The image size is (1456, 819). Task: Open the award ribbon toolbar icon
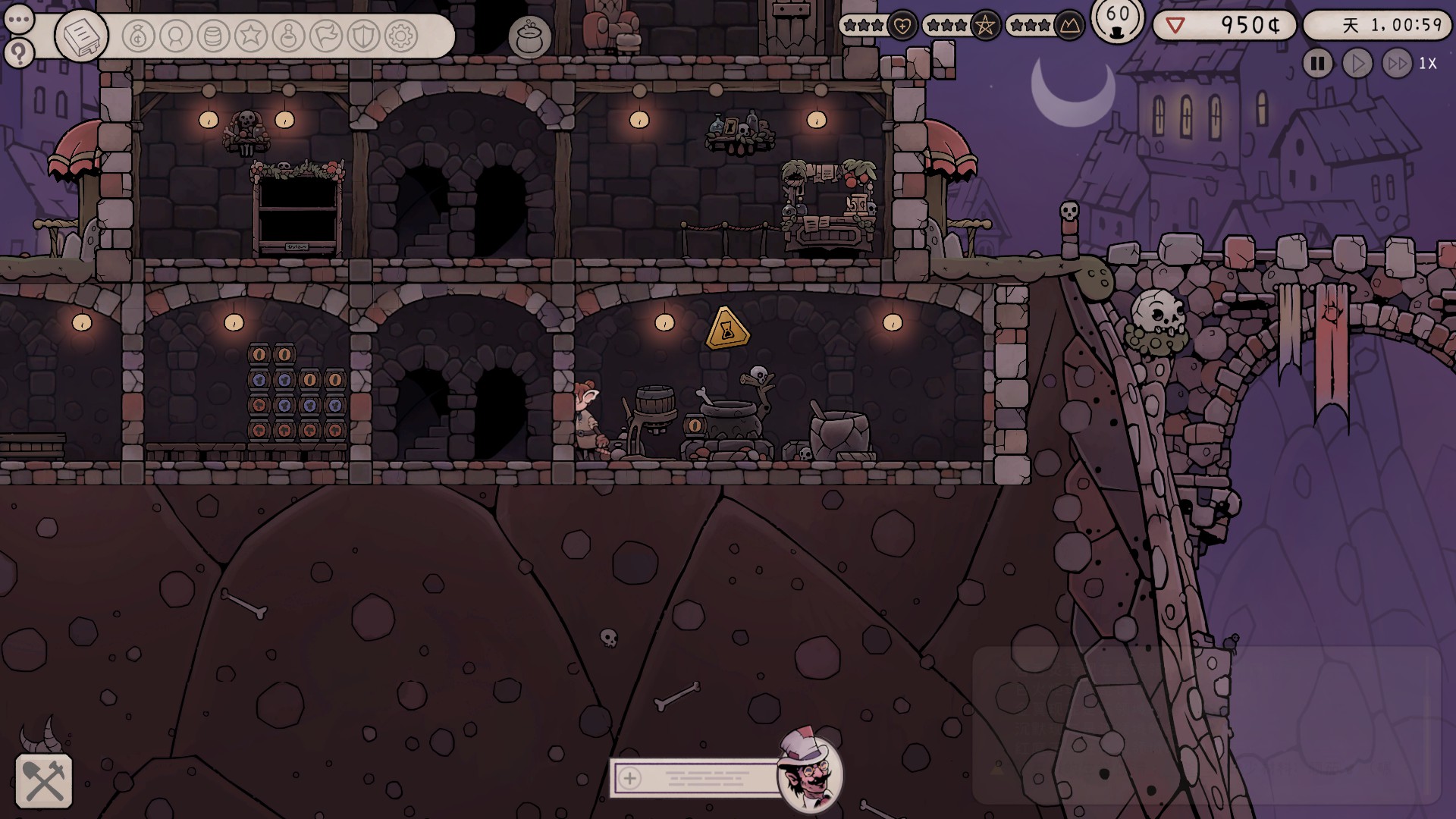[176, 36]
